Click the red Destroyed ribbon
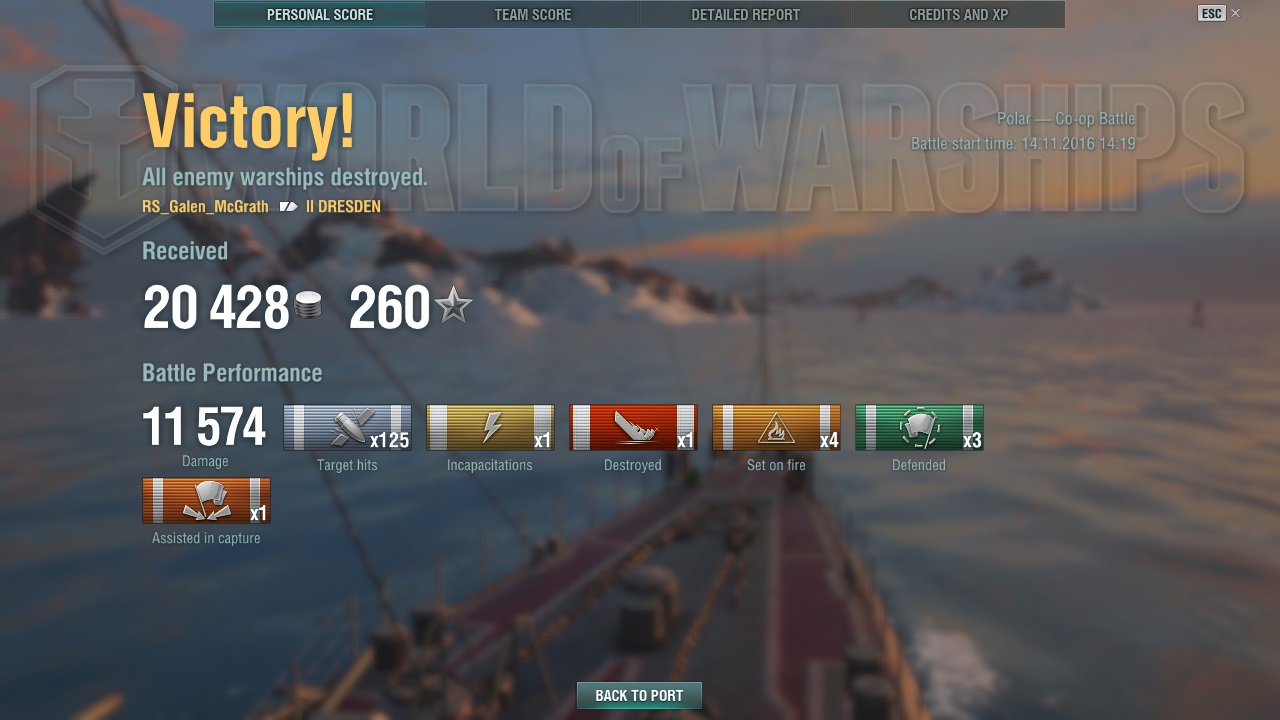The image size is (1280, 720). click(633, 428)
